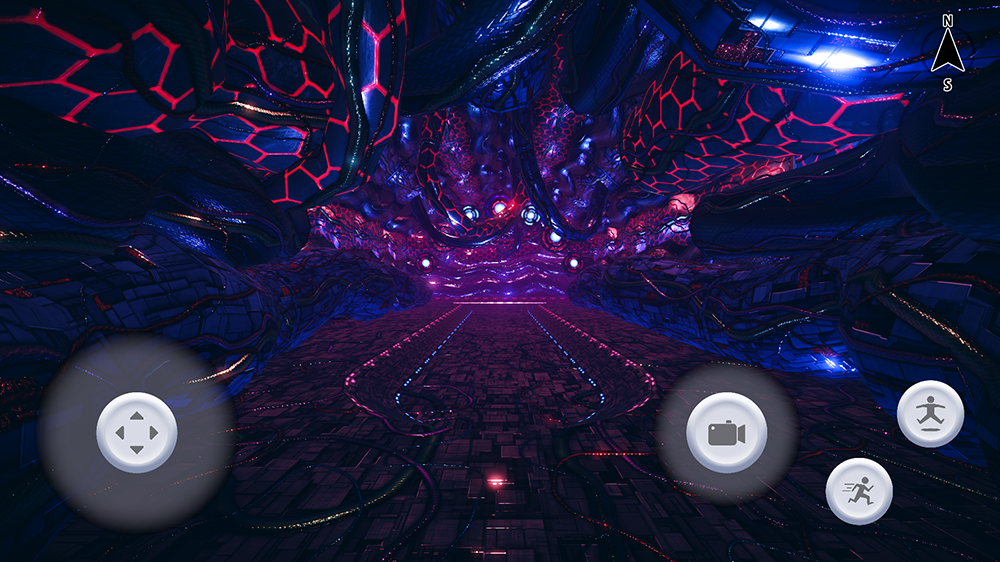Tap the movement joystick arrows button
The image size is (1000, 562).
(137, 433)
